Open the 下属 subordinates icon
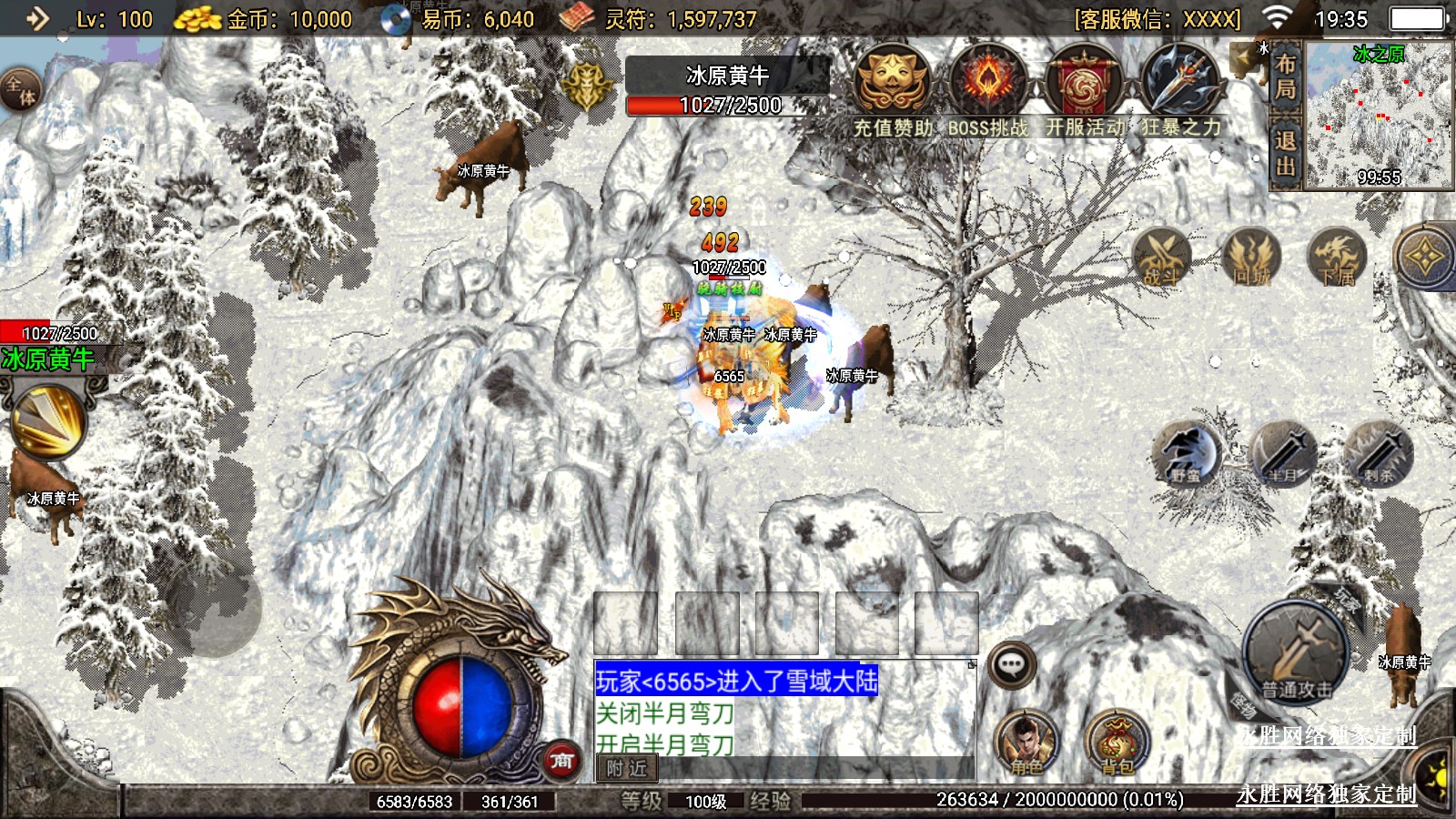1456x819 pixels. tap(1337, 258)
